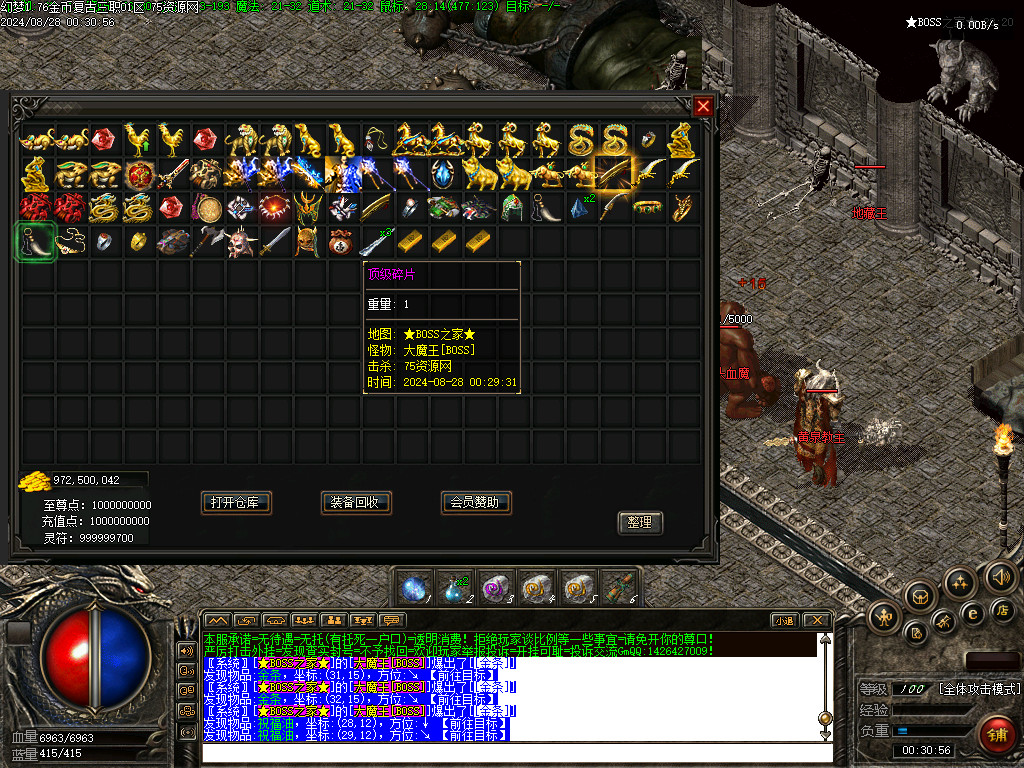1024x768 pixels.
Task: Close the chat panel with its X
Action: pos(816,620)
